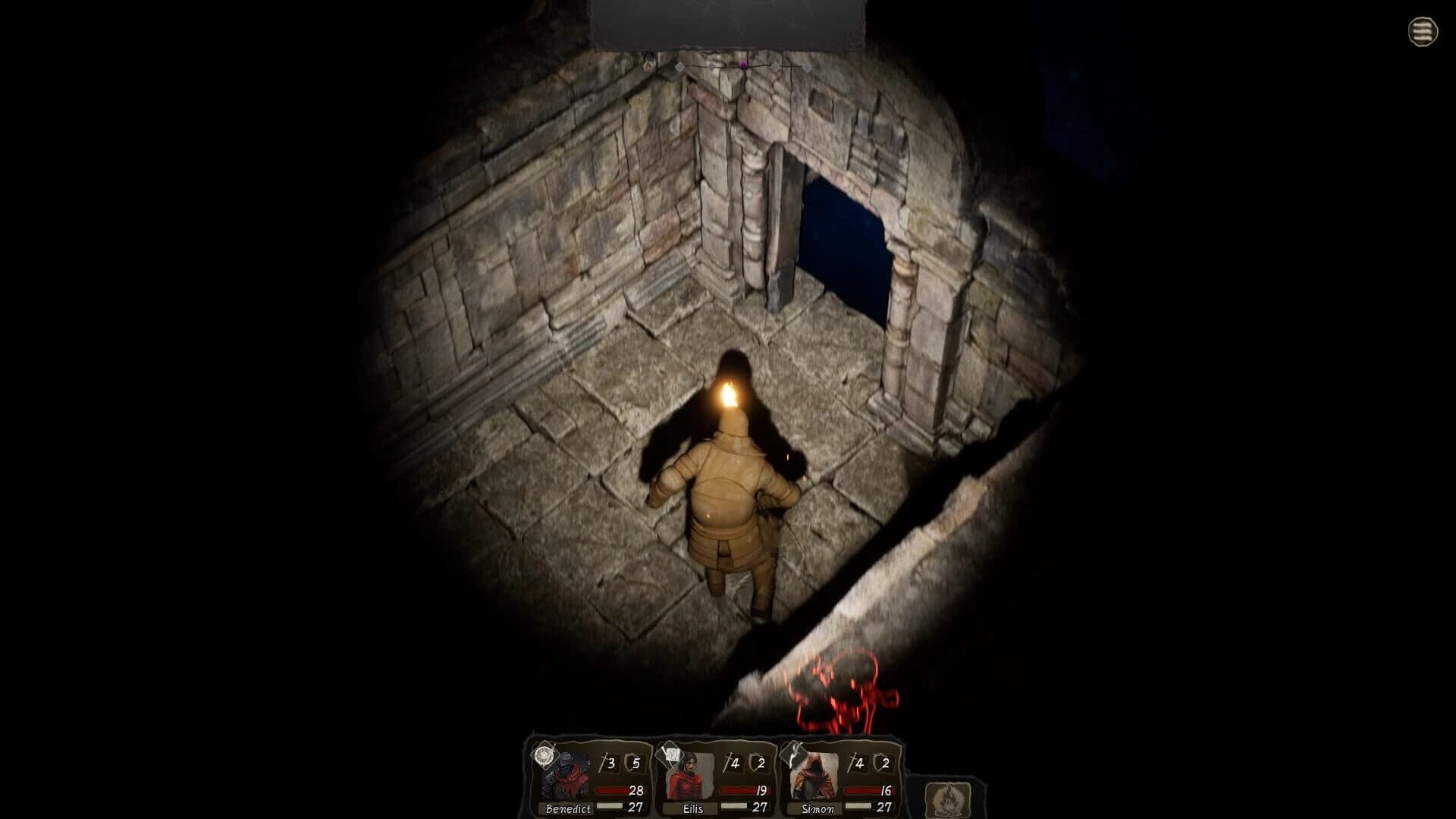Click Eilis's shield icon showing 2
The height and width of the screenshot is (819, 1456).
tap(757, 761)
